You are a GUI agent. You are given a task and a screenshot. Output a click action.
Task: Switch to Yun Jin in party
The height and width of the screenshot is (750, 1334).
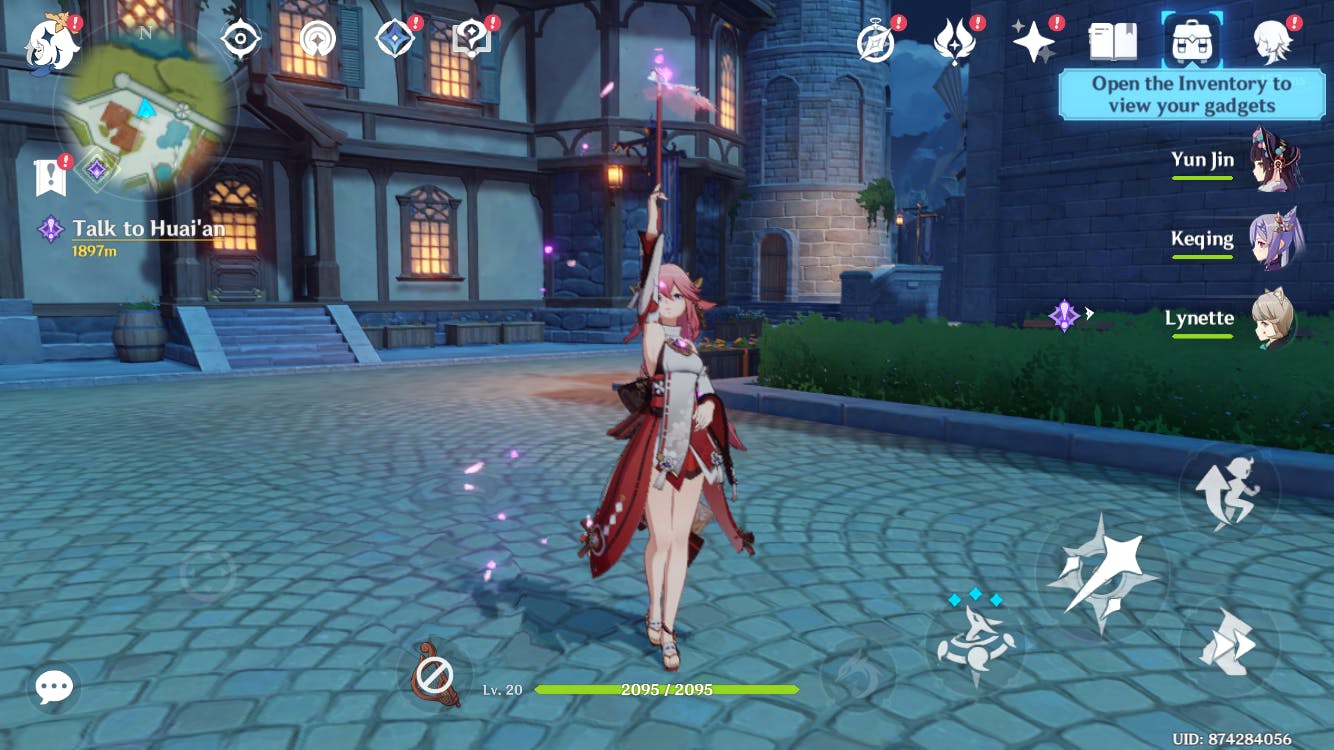tap(1273, 160)
